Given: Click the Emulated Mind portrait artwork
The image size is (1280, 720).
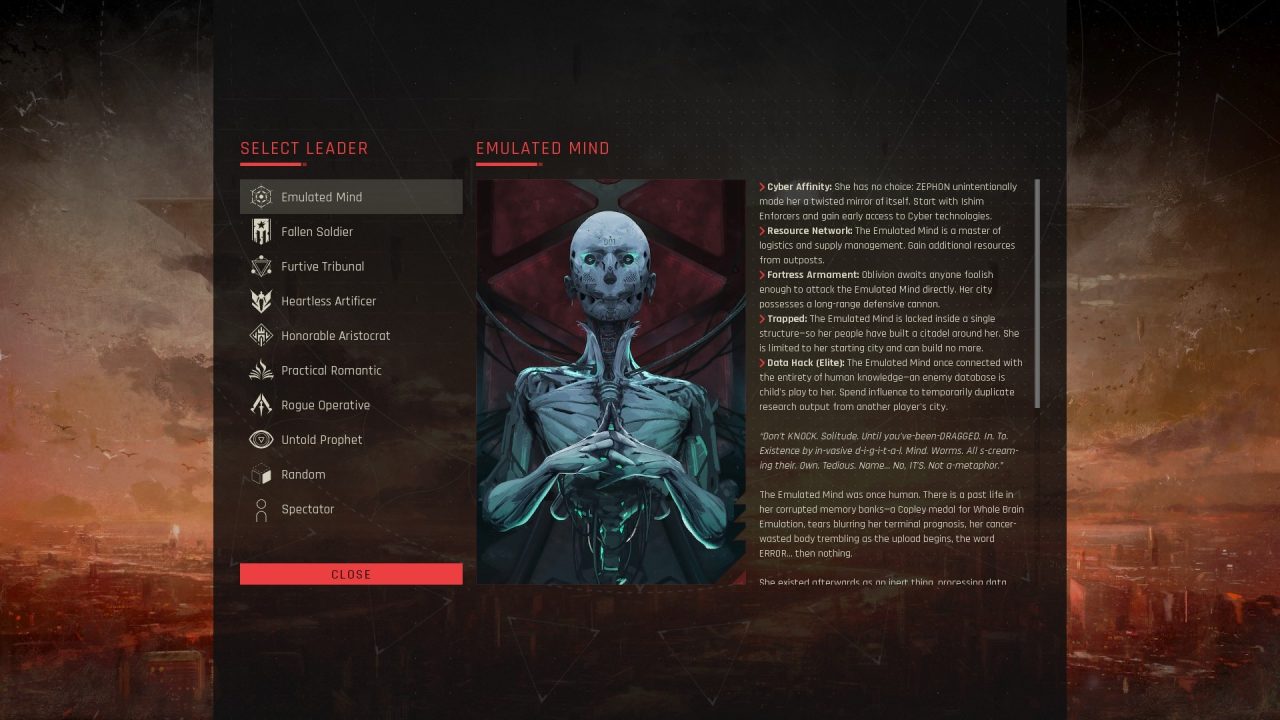Looking at the screenshot, I should [611, 380].
